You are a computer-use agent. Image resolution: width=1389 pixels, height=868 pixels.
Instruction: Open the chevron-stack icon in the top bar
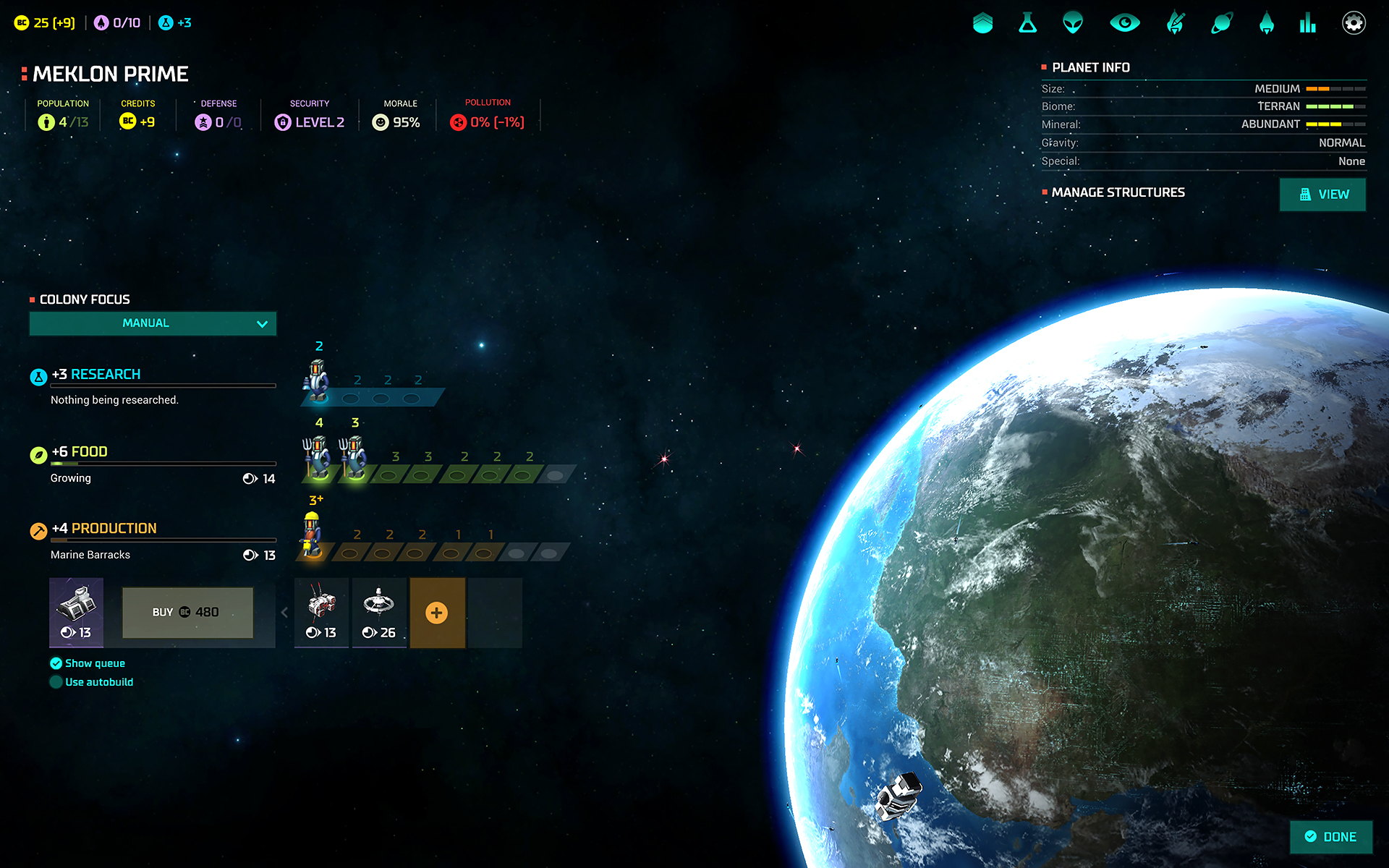click(x=982, y=23)
